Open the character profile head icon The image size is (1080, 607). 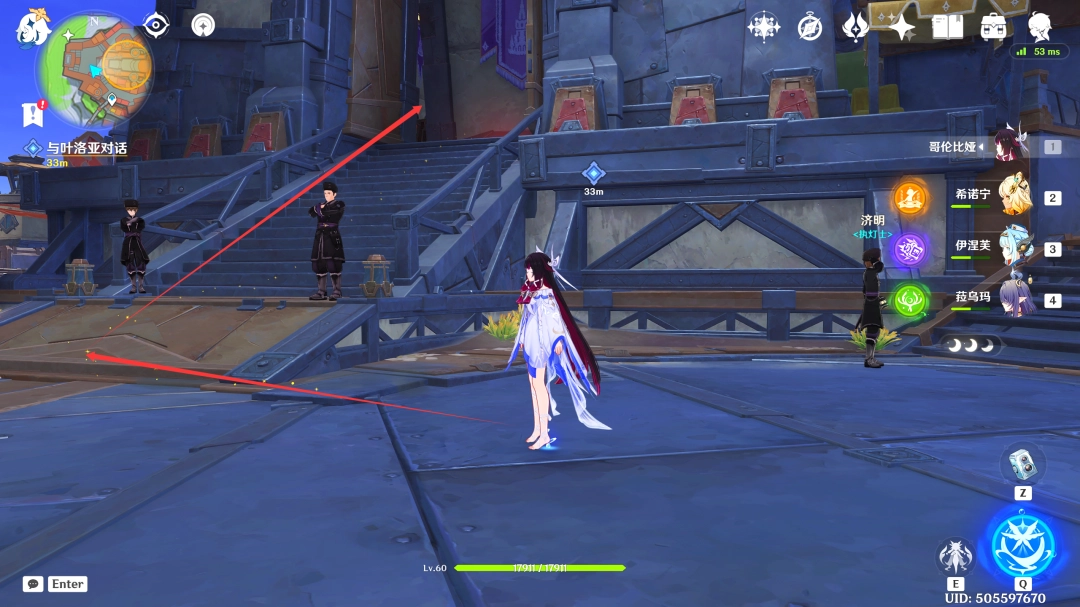click(x=1039, y=25)
